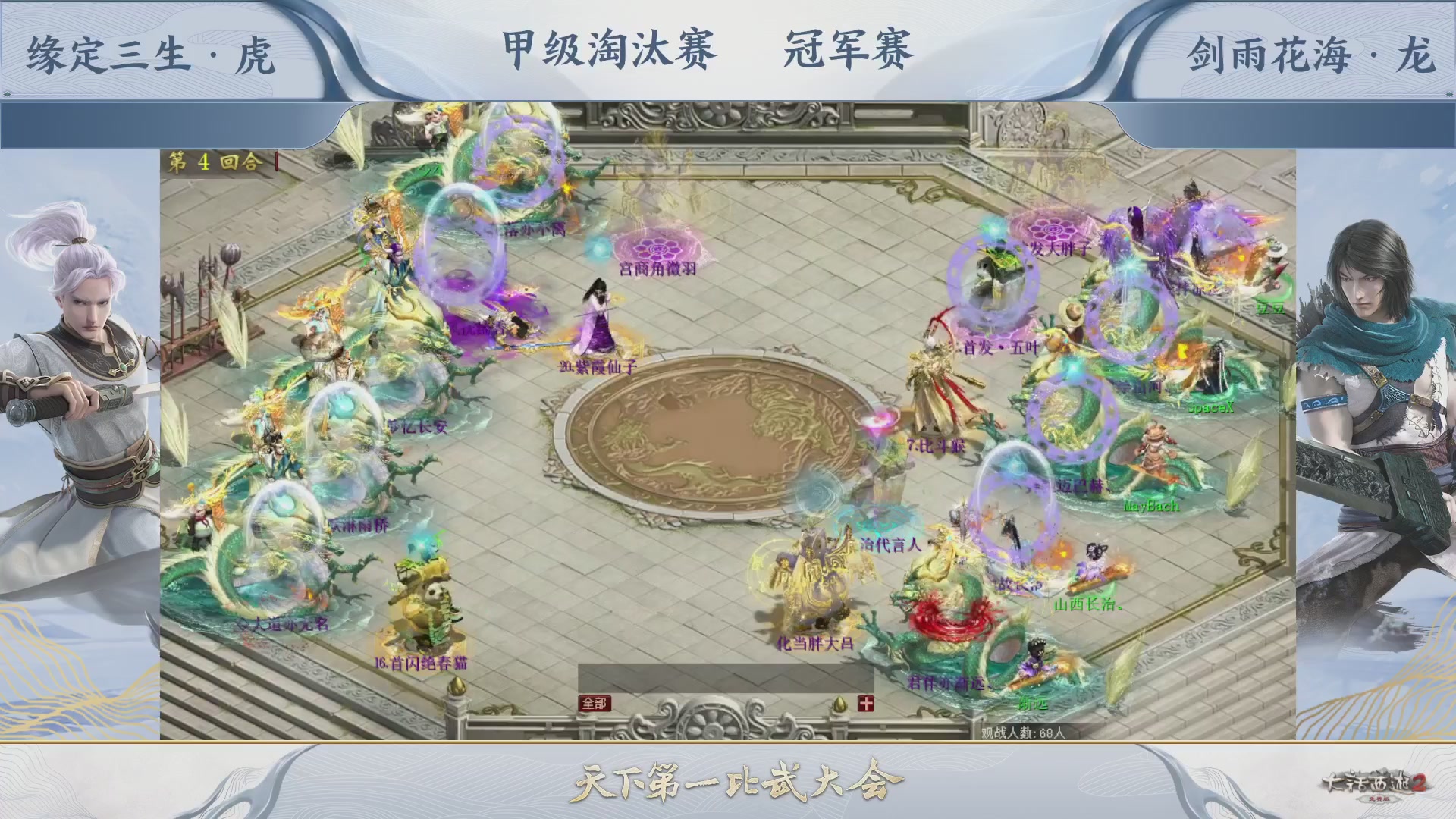The width and height of the screenshot is (1456, 819).
Task: Click the gold gem icon beside chat bar
Action: point(838,704)
